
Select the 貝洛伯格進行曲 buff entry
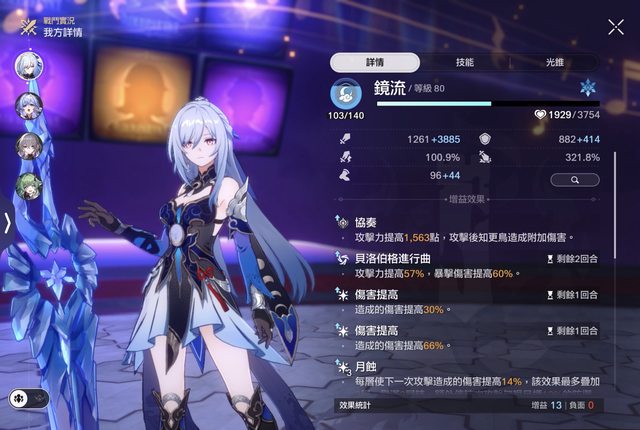[460, 265]
